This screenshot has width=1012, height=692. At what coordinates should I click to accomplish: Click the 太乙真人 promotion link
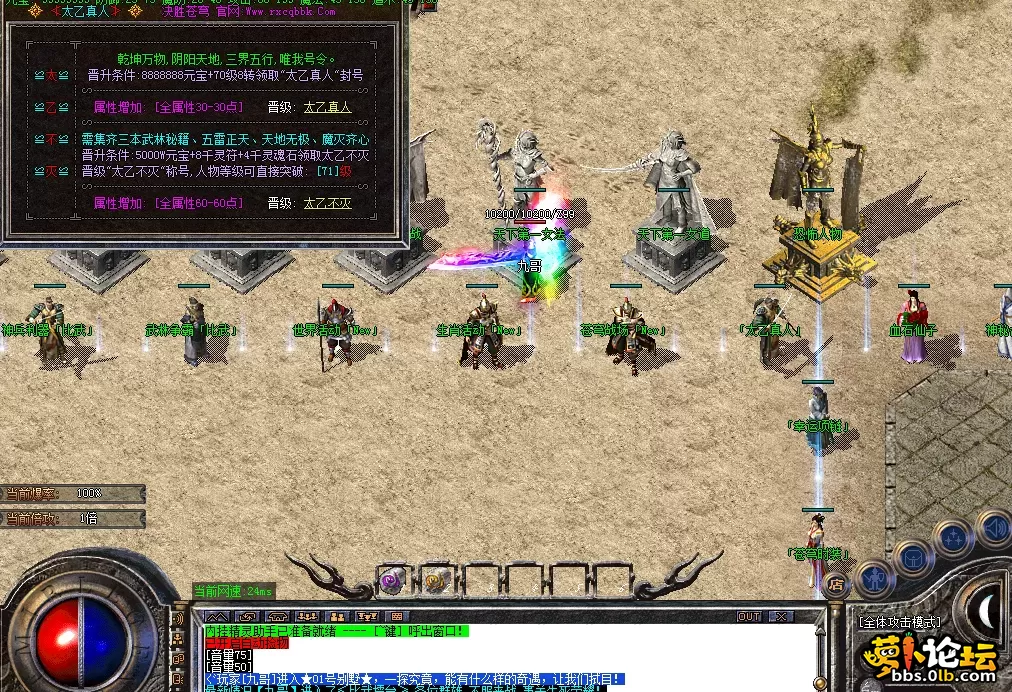point(327,107)
